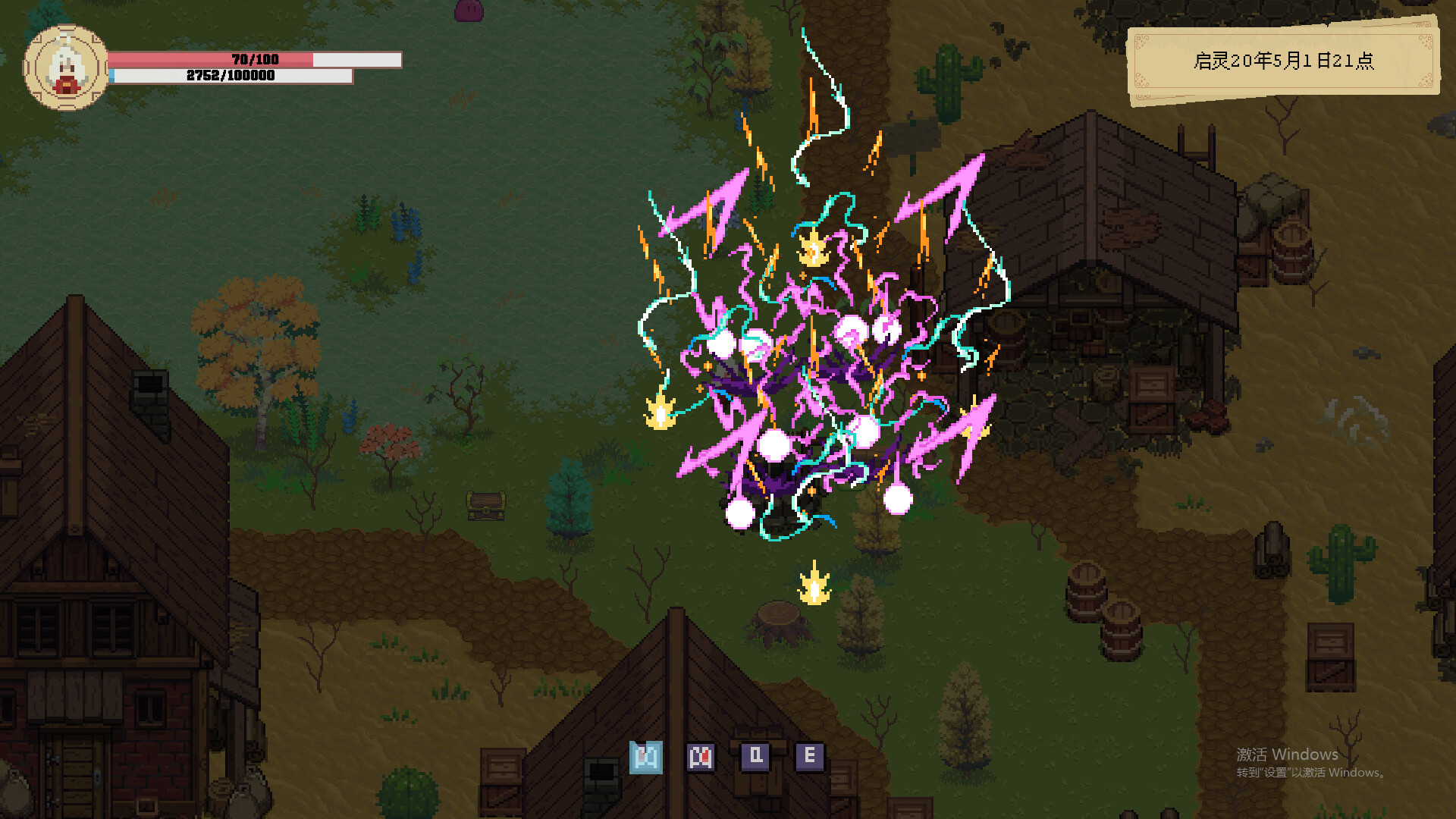Click the I inventory hotbar icon
Screen dimensions: 1456x819
point(756,756)
